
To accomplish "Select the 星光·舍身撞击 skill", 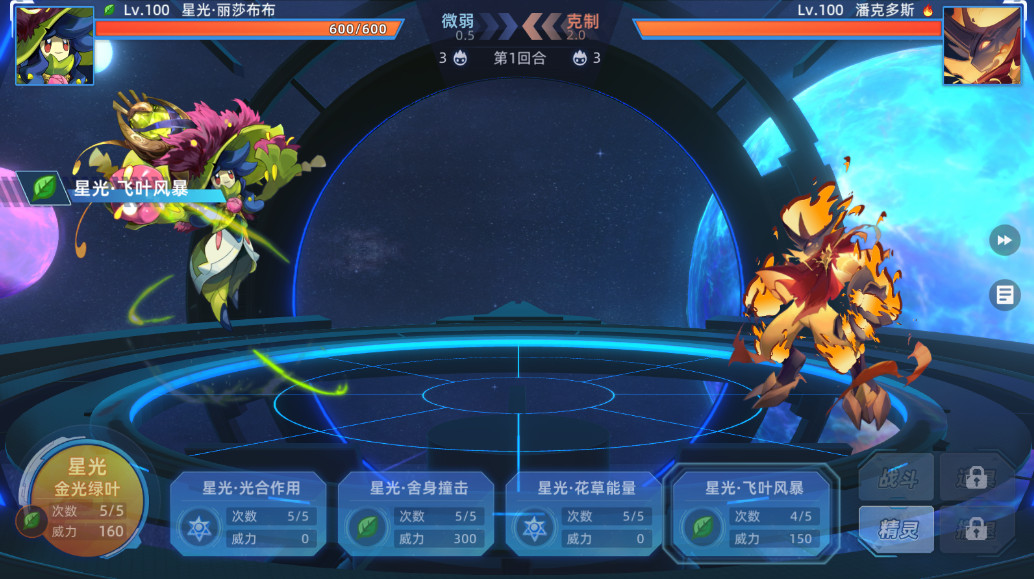I will click(x=418, y=513).
